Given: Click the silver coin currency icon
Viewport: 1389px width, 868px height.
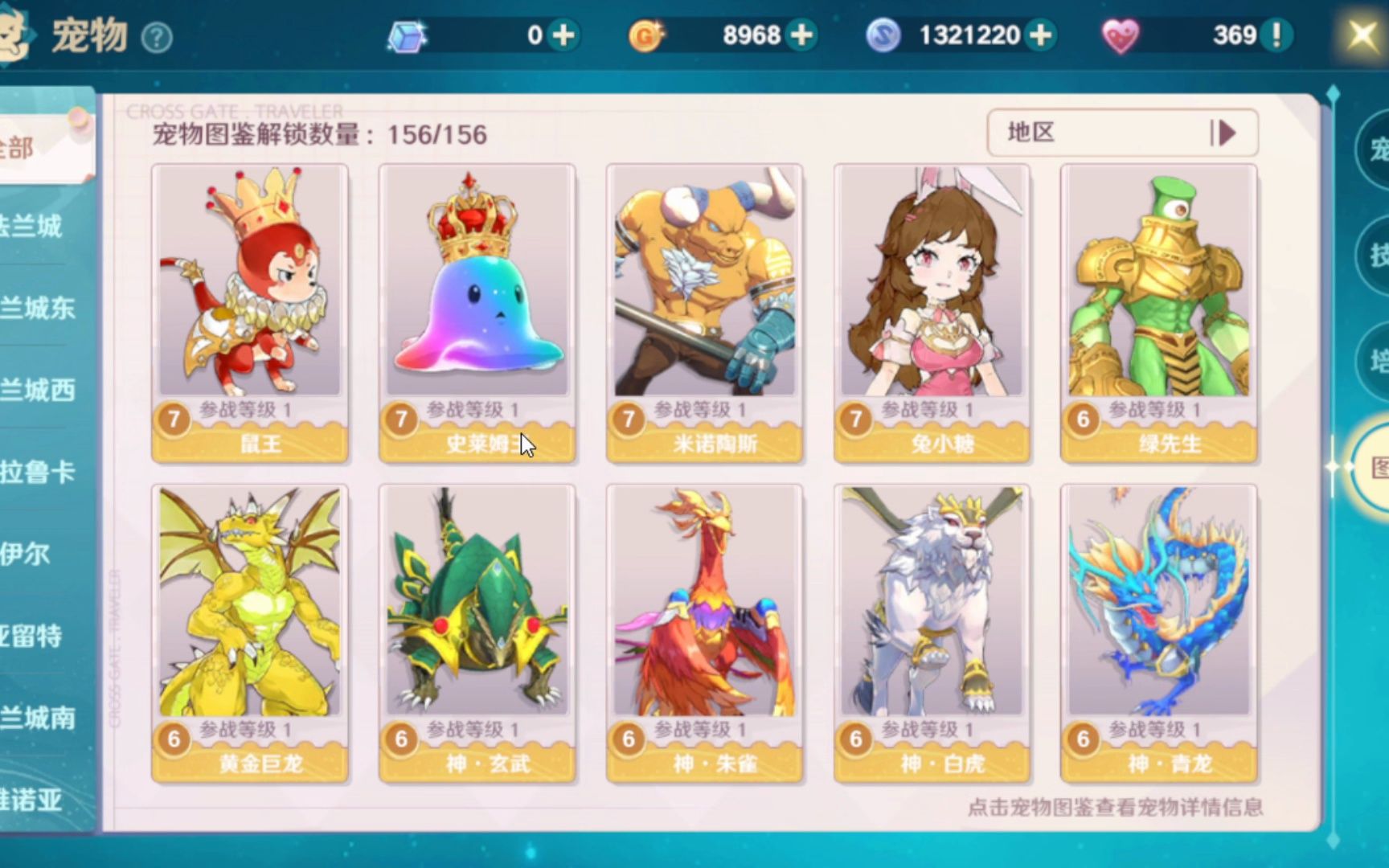Looking at the screenshot, I should coord(882,35).
